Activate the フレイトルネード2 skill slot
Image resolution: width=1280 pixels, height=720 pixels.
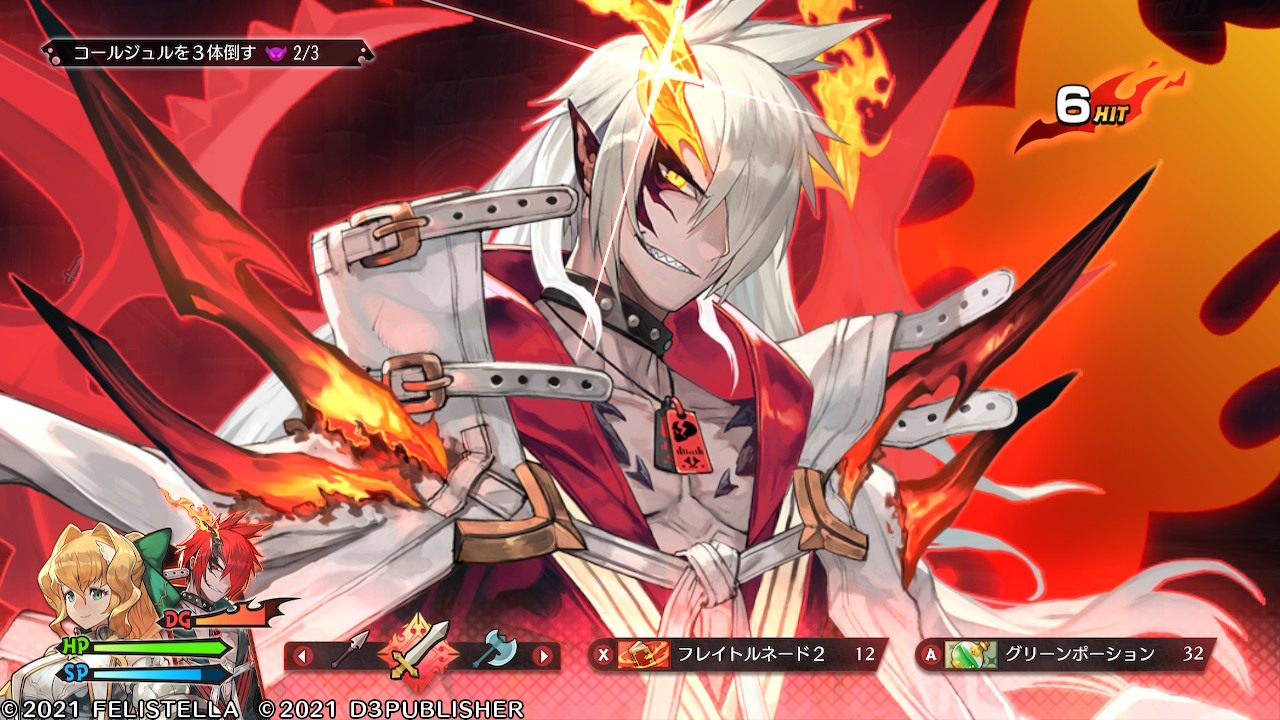[x=738, y=655]
